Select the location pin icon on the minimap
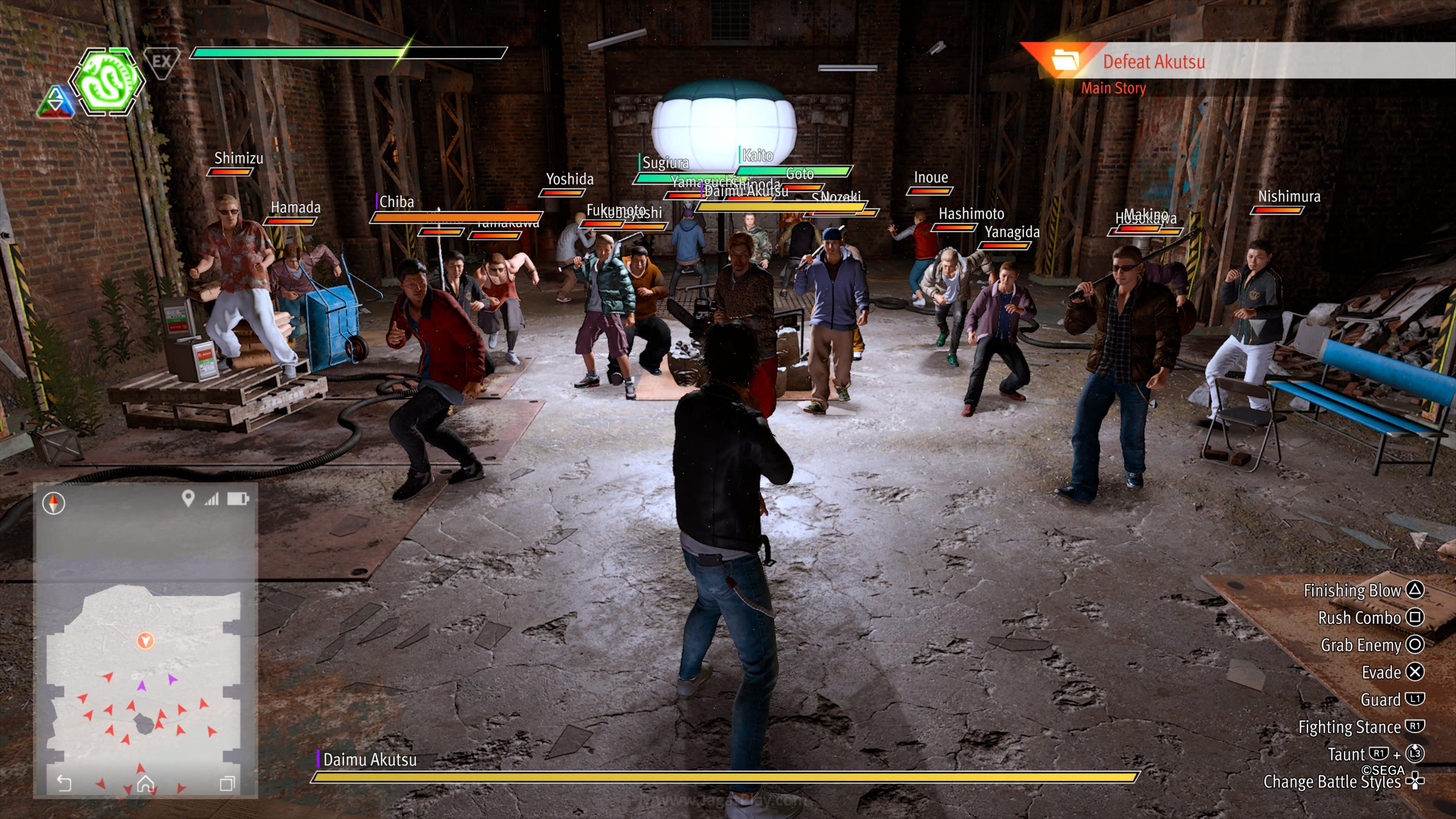This screenshot has height=819, width=1456. coord(188,498)
